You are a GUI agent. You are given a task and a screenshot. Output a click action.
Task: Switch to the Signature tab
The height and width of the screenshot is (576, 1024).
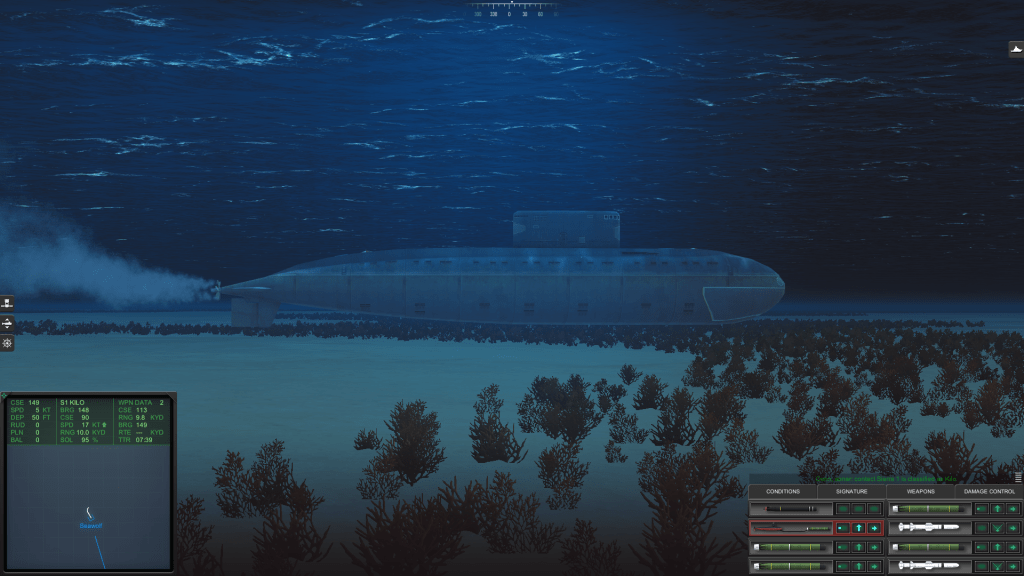(x=851, y=491)
